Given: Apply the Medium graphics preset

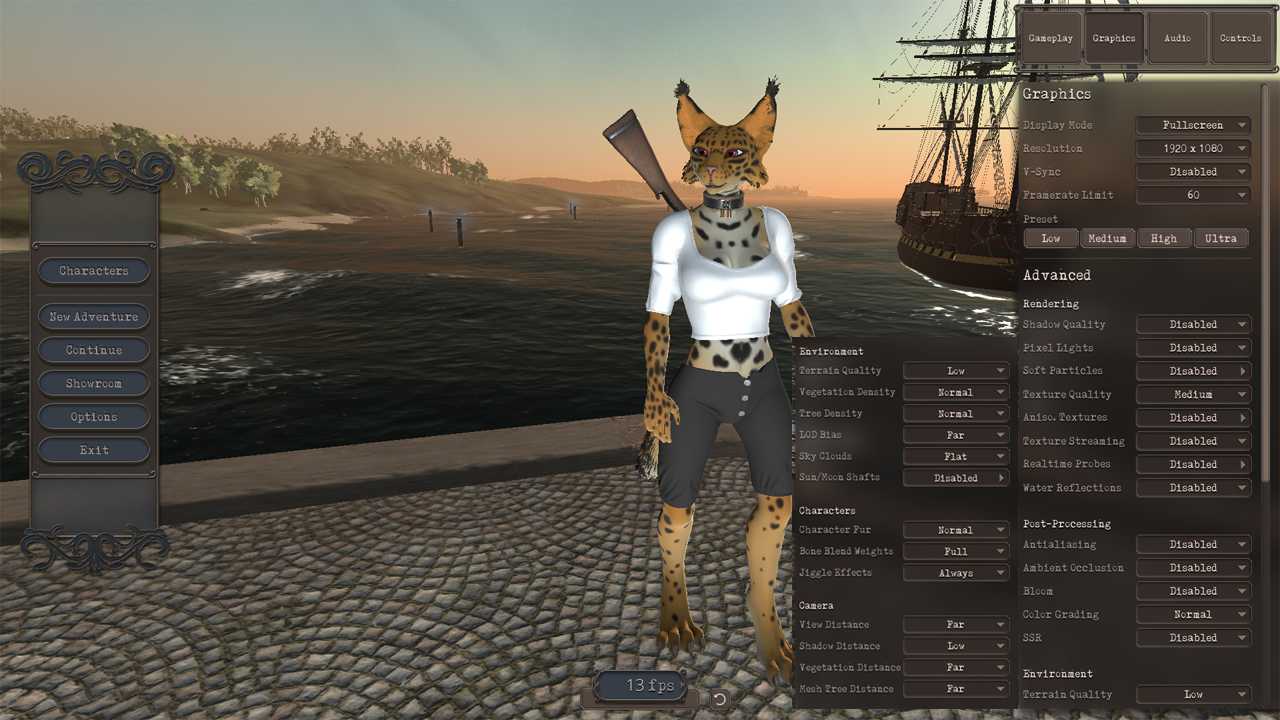Looking at the screenshot, I should pos(1107,238).
